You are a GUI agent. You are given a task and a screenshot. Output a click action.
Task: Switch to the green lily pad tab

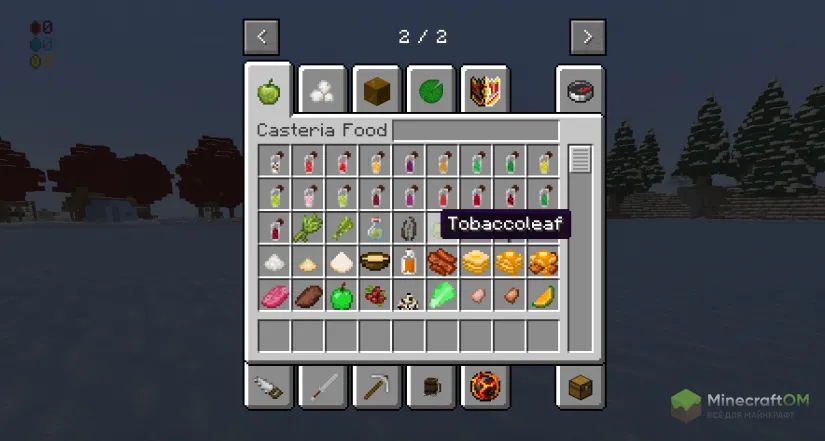point(431,91)
